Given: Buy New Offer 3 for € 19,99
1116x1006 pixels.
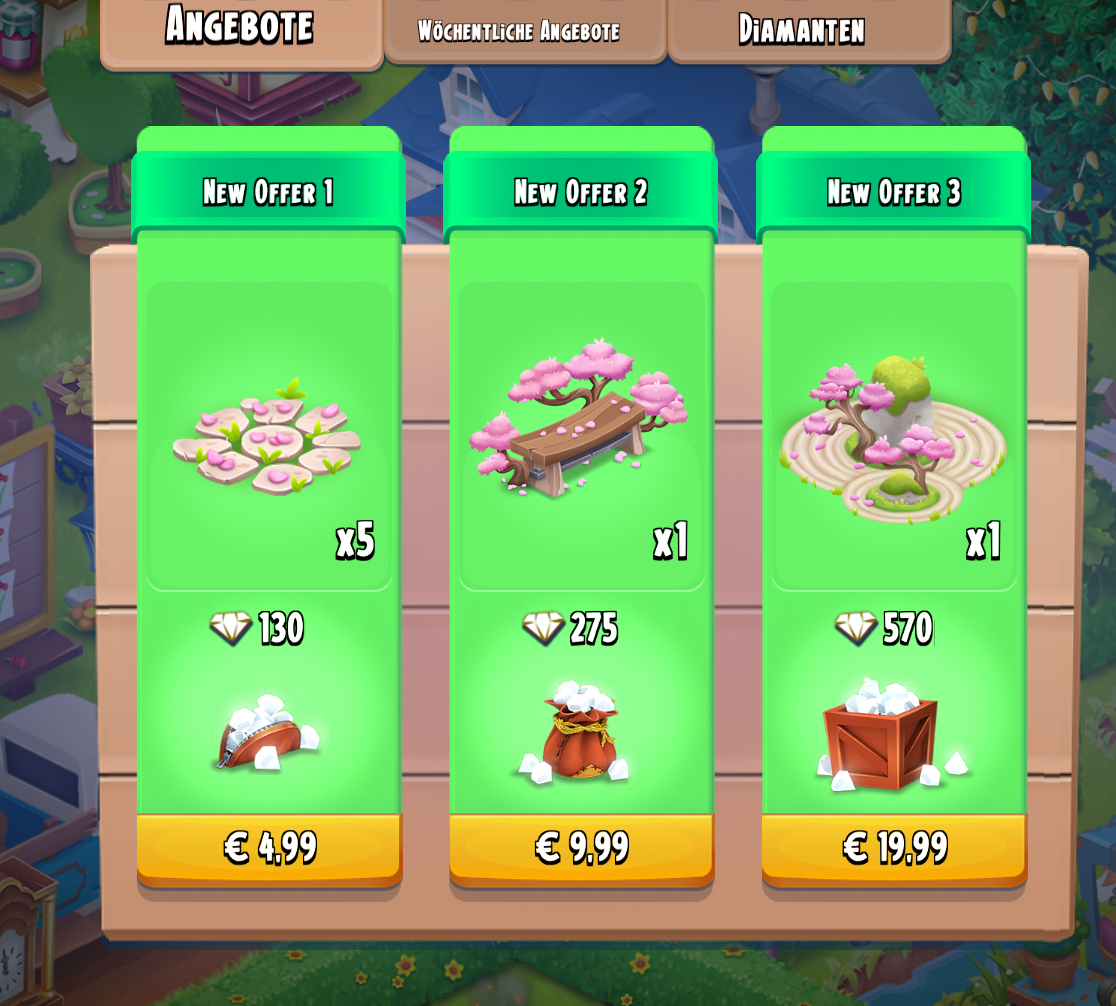Looking at the screenshot, I should (x=894, y=848).
